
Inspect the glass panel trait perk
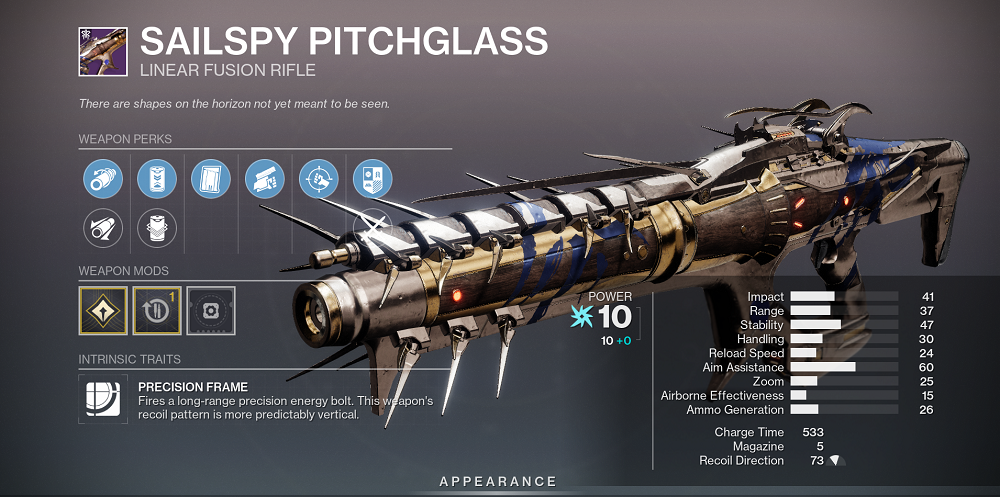point(210,180)
